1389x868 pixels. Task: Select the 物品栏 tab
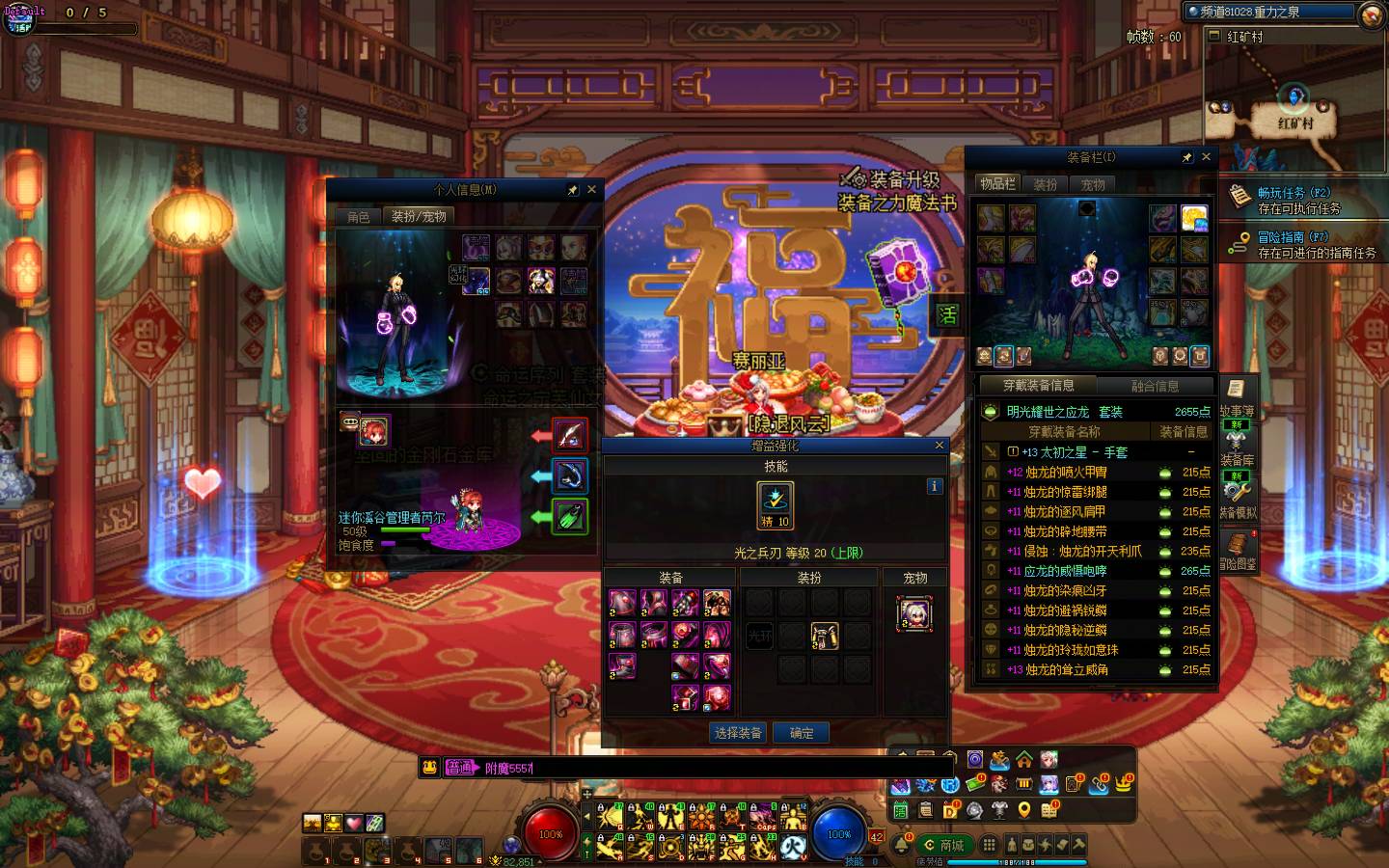[x=997, y=184]
